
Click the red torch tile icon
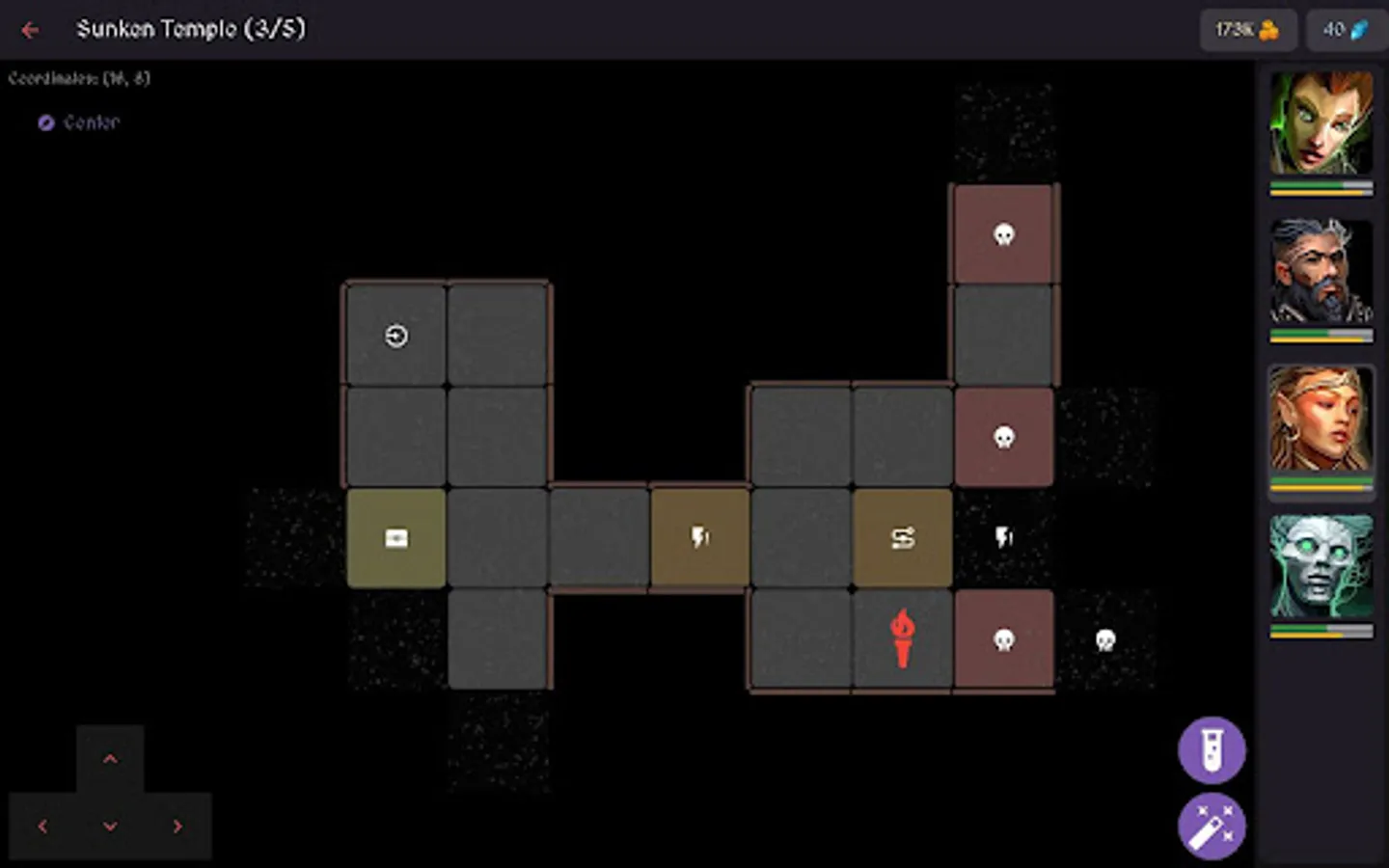pyautogui.click(x=902, y=637)
